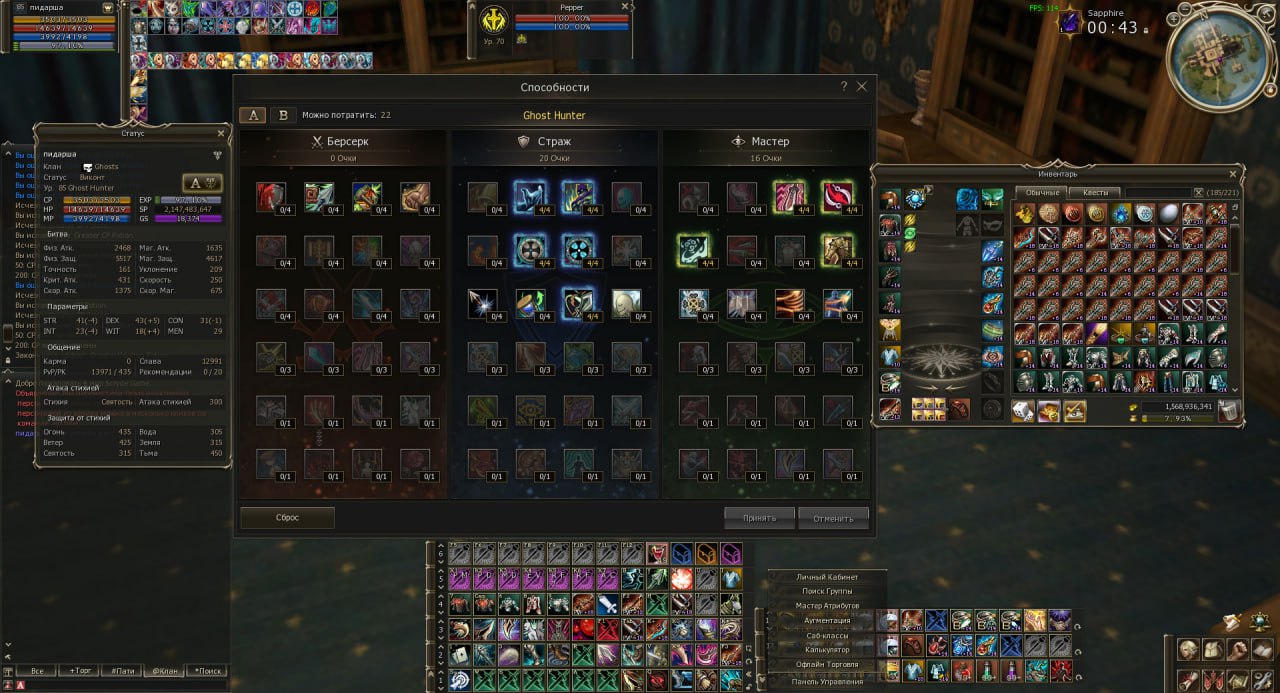Select ability preset A

click(x=253, y=115)
